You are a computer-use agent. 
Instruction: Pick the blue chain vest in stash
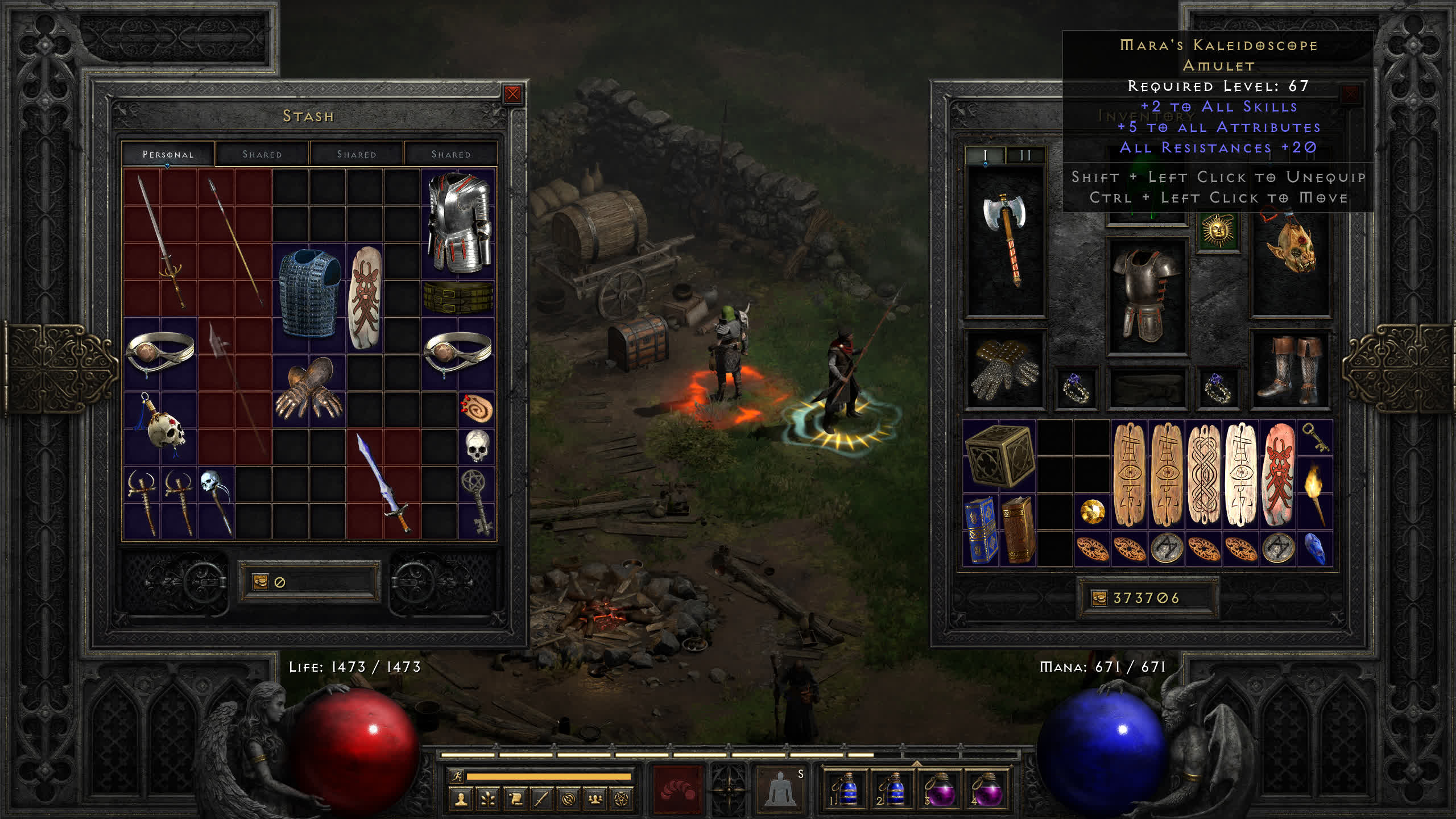point(309,293)
